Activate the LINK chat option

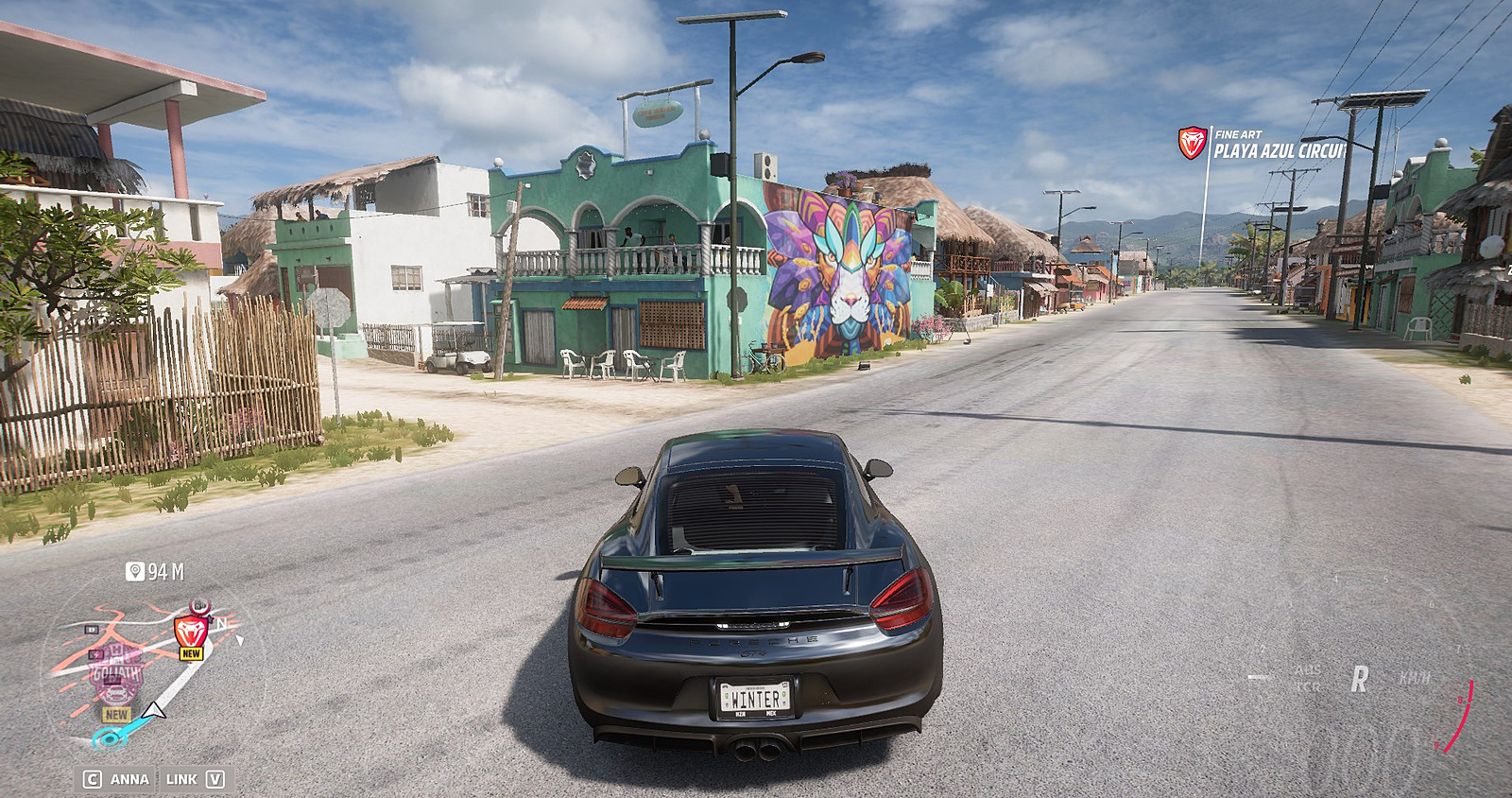coord(194,779)
